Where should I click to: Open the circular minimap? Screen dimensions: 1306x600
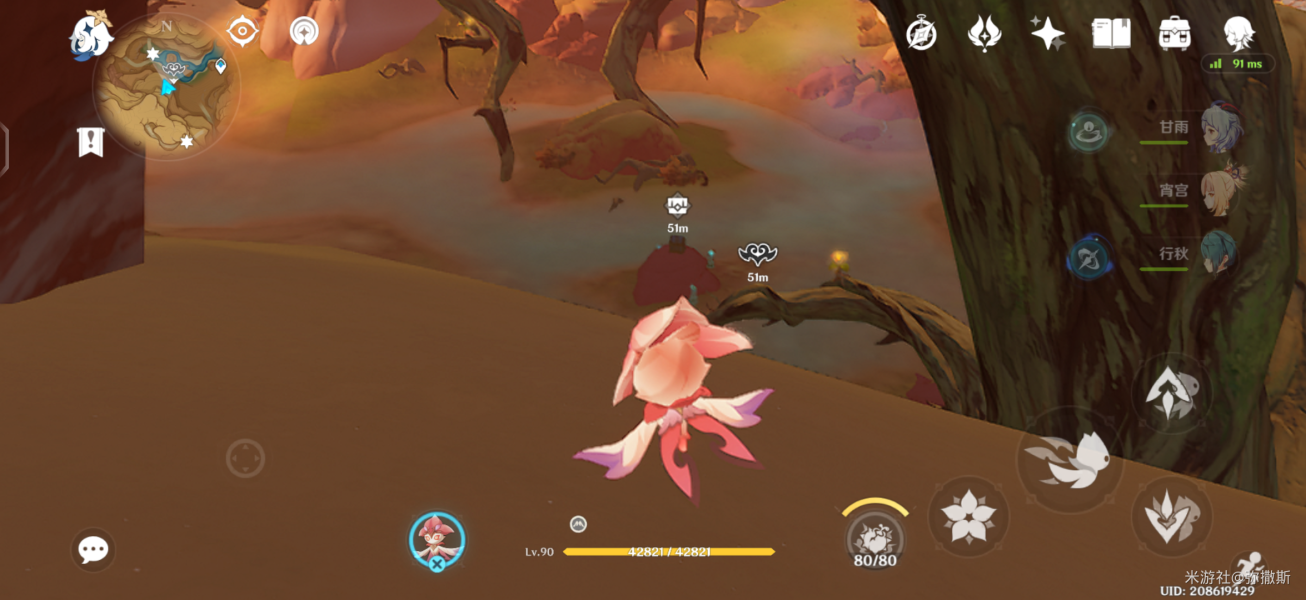pos(166,87)
